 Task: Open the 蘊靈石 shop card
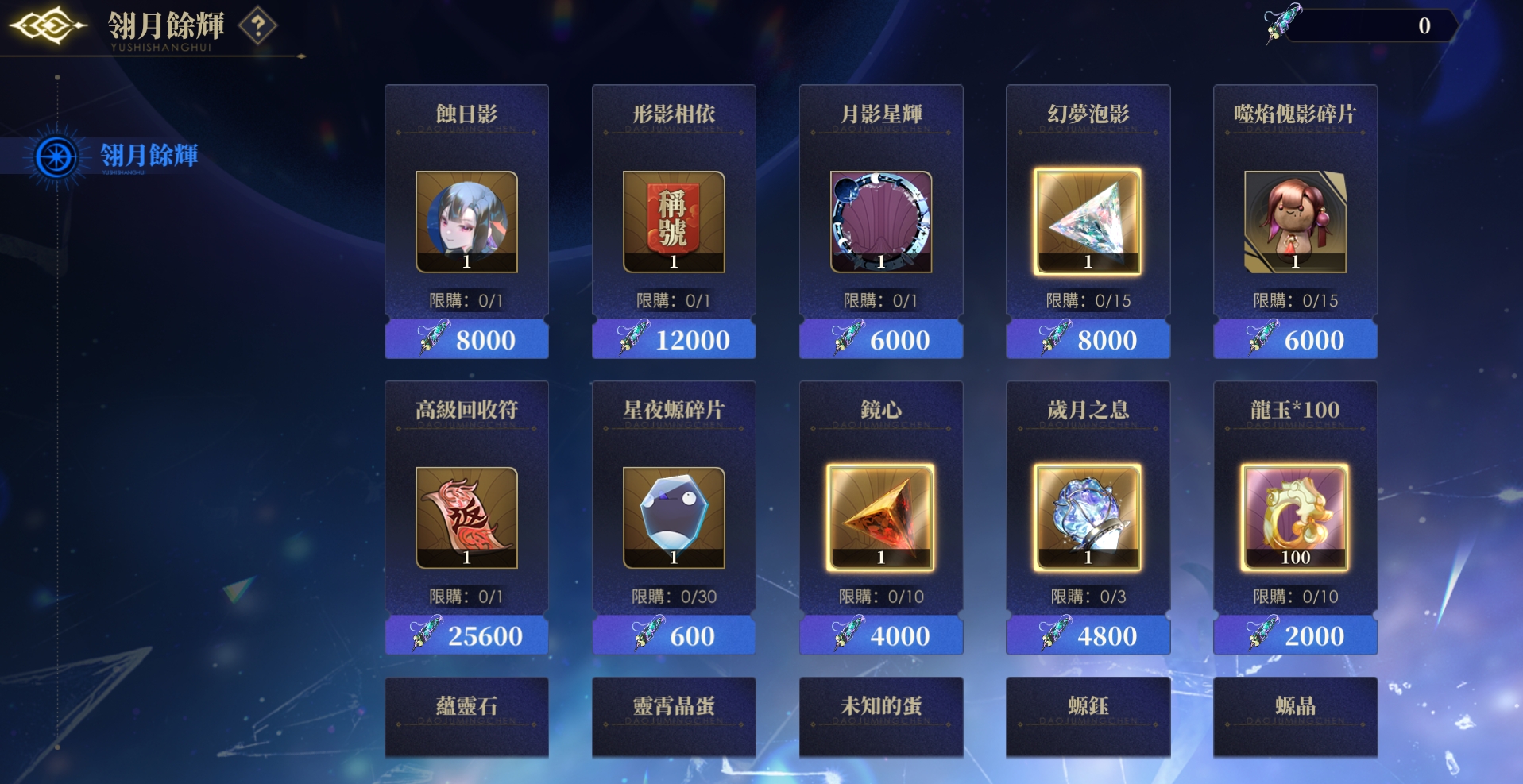[466, 715]
